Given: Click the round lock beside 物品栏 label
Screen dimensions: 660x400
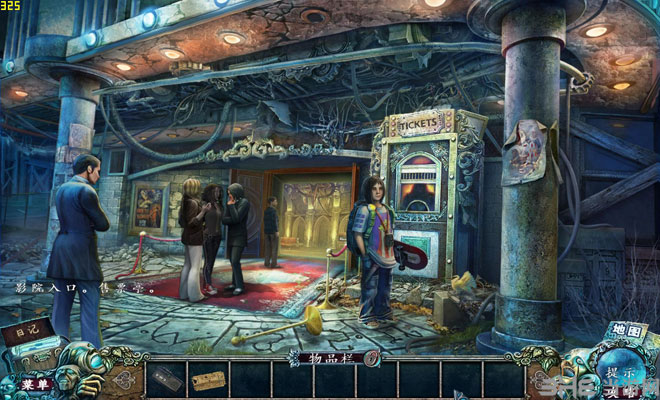Looking at the screenshot, I should (371, 356).
